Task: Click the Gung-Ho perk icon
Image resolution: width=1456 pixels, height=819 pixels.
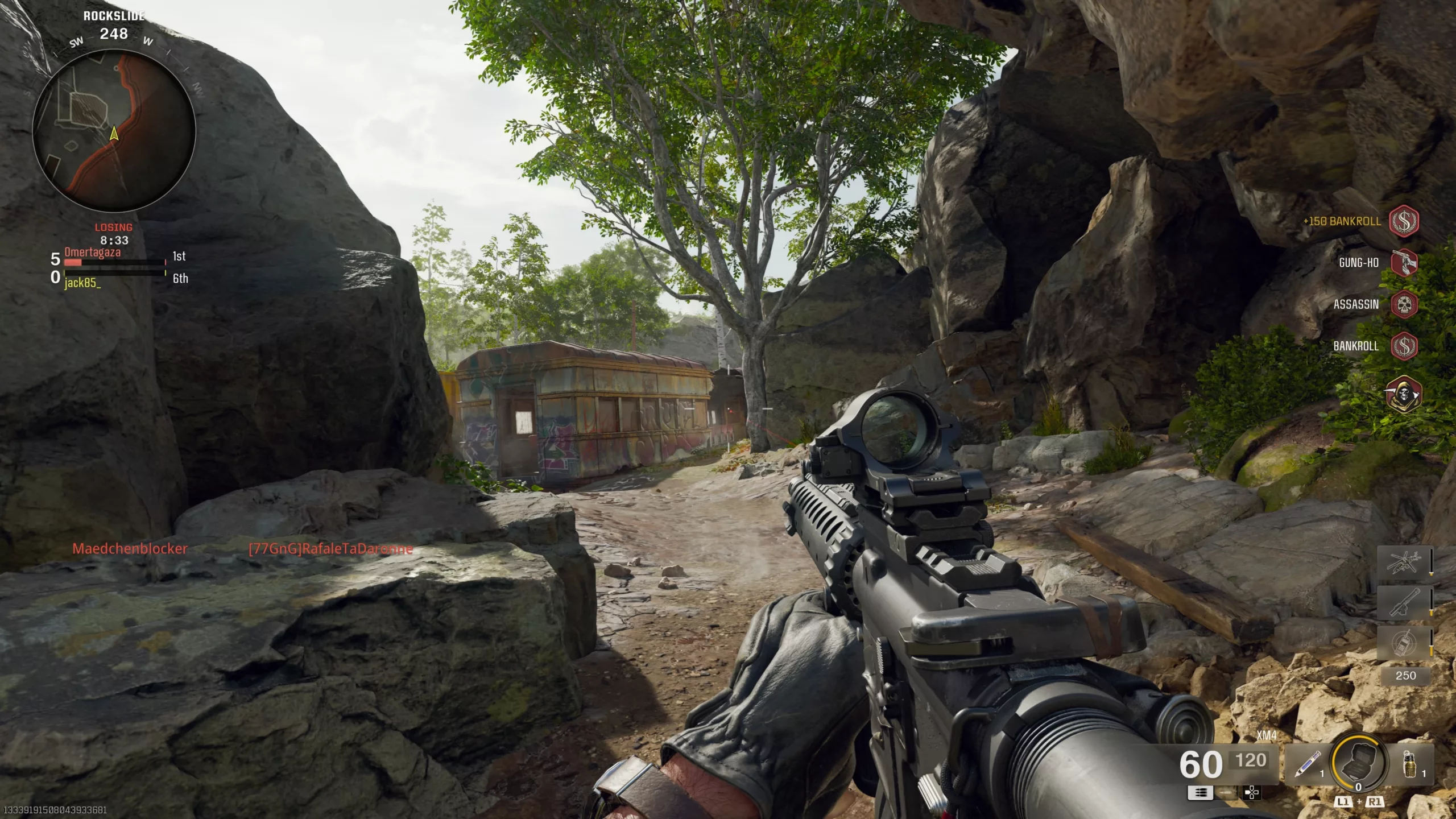Action: (1404, 262)
